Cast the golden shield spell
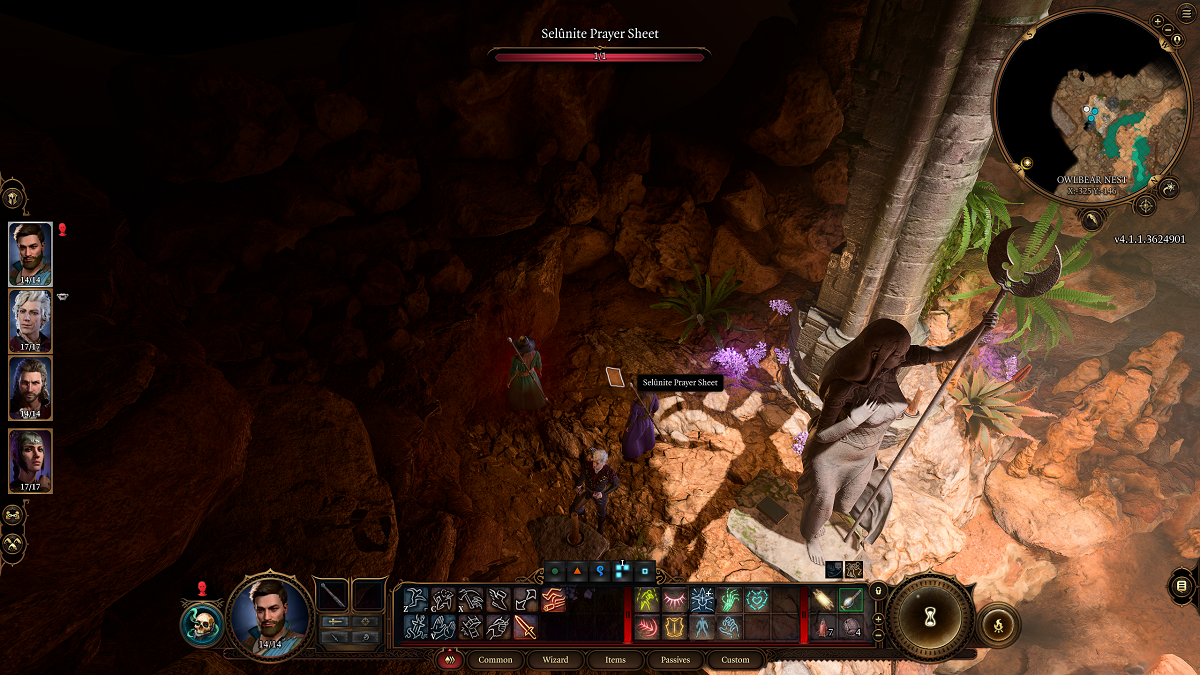The width and height of the screenshot is (1200, 675). [675, 627]
